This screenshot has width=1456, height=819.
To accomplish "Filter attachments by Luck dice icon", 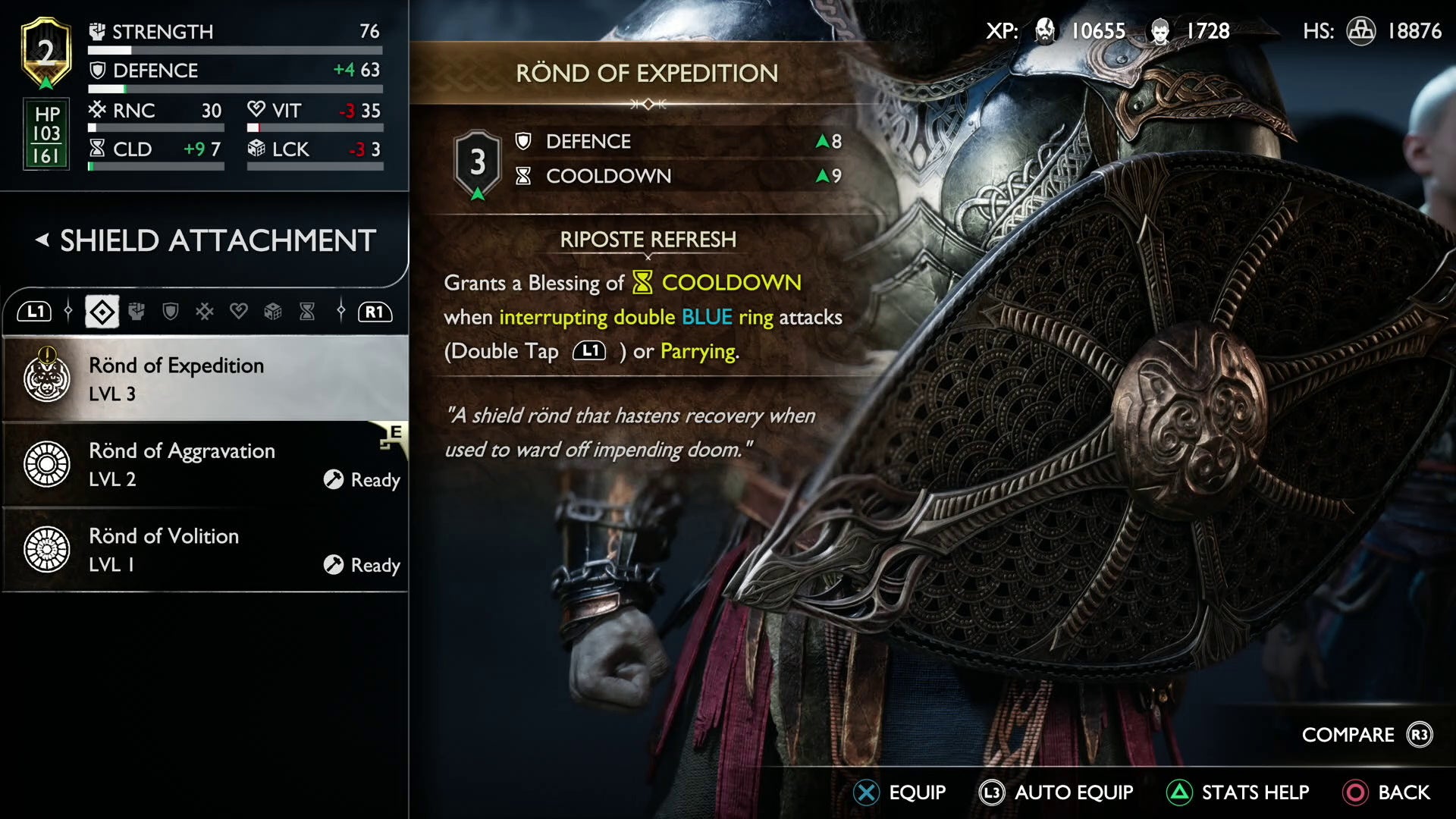I will 273,312.
